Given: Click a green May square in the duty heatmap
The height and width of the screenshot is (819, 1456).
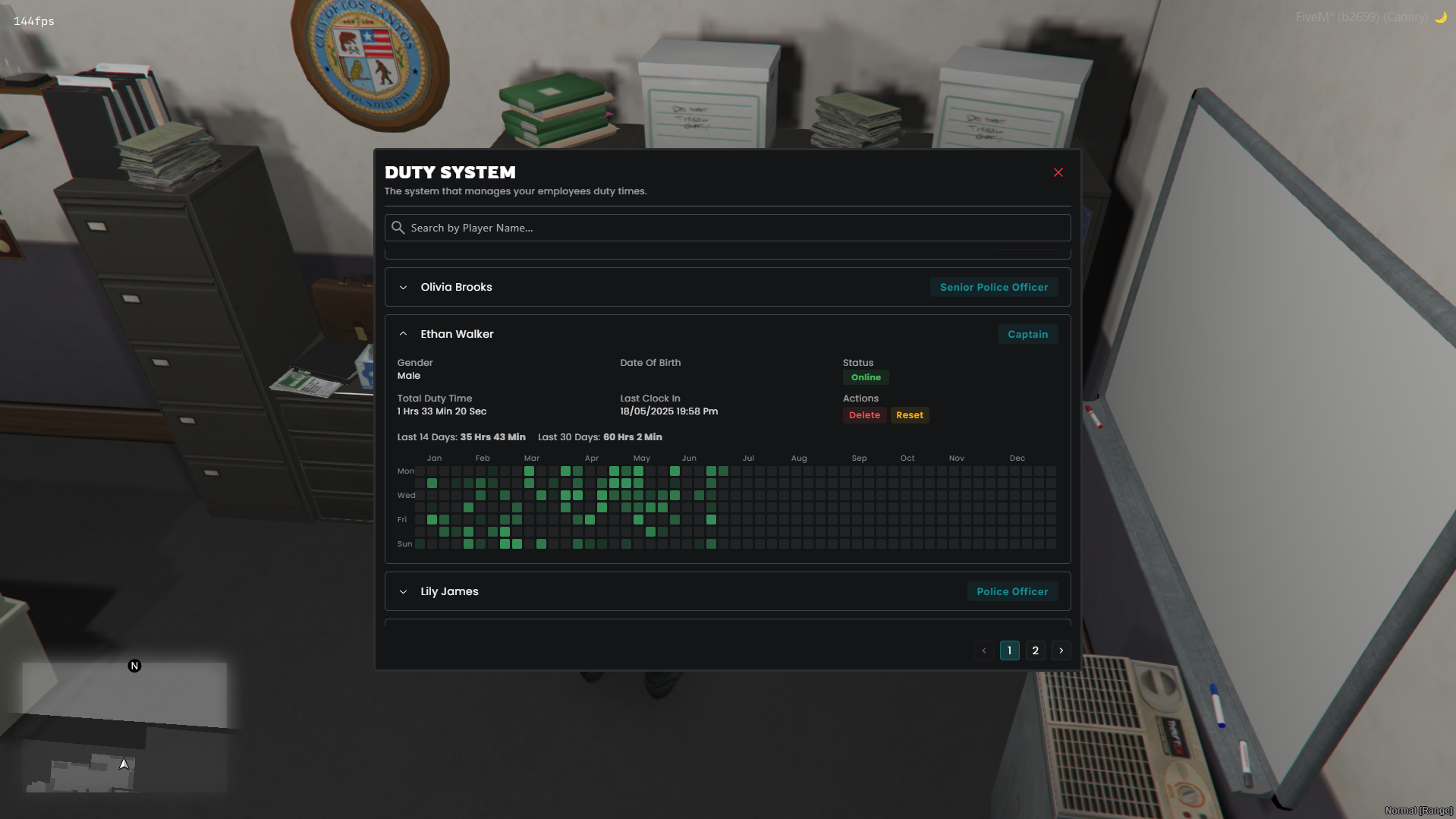Looking at the screenshot, I should point(639,471).
